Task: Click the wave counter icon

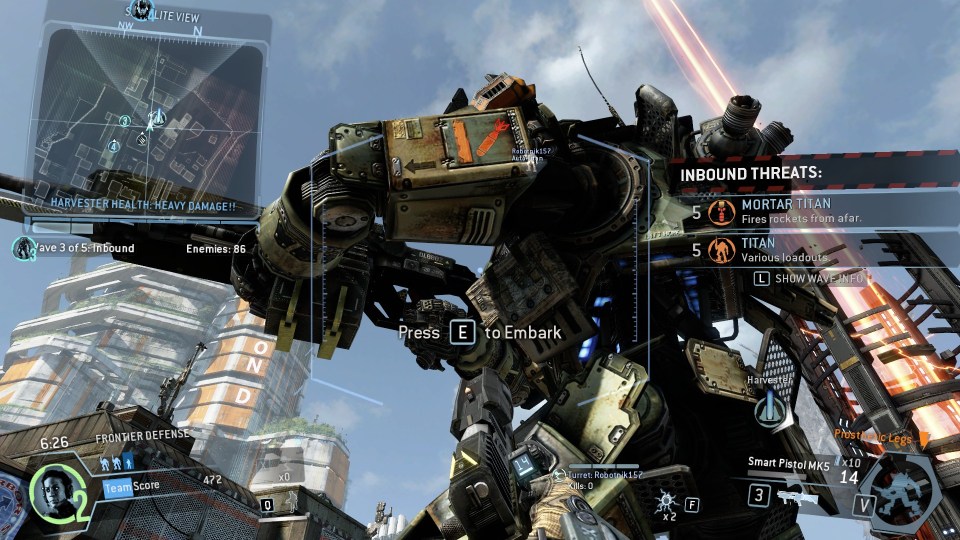Action: point(22,247)
